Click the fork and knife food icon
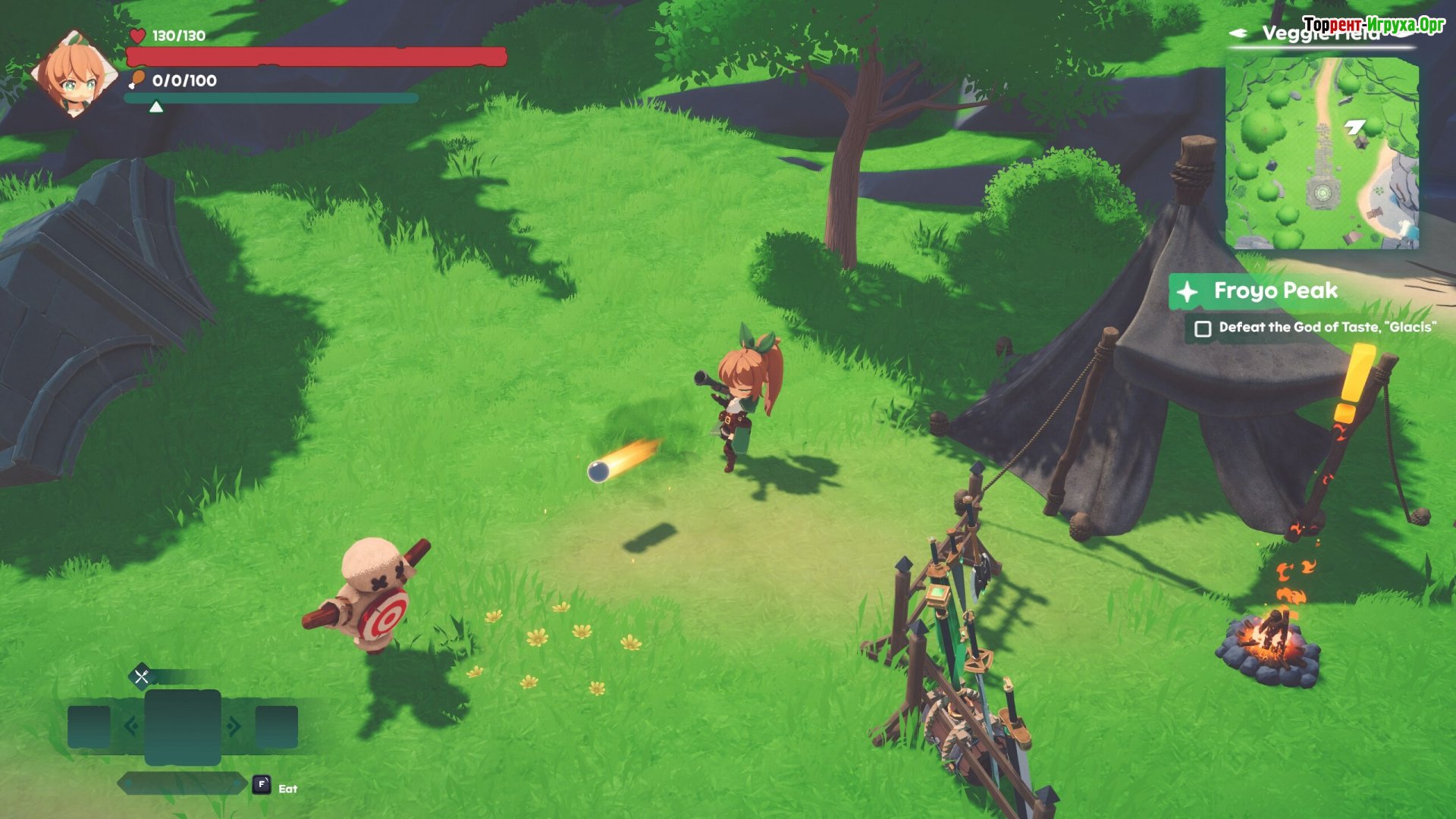Screen dimensions: 1456x819 coord(142,676)
